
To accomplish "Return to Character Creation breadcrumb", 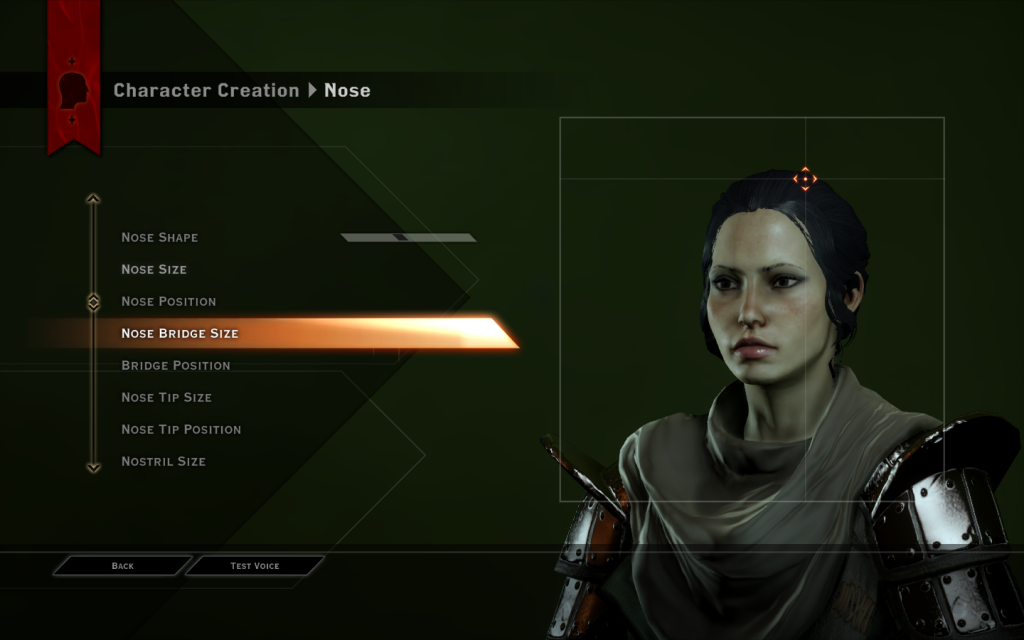I will pyautogui.click(x=206, y=91).
